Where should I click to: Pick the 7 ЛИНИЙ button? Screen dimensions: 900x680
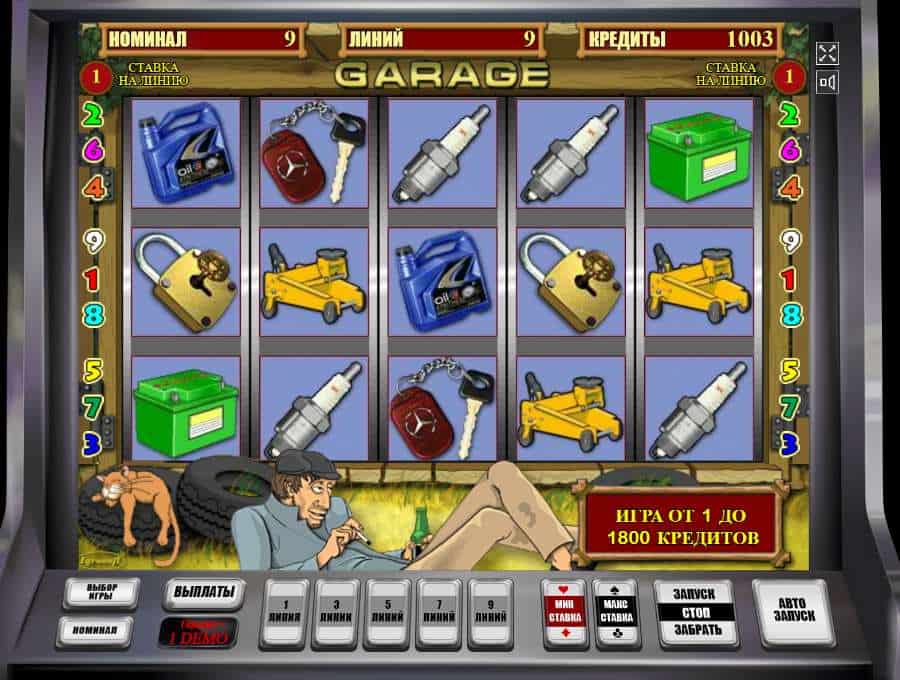point(442,611)
